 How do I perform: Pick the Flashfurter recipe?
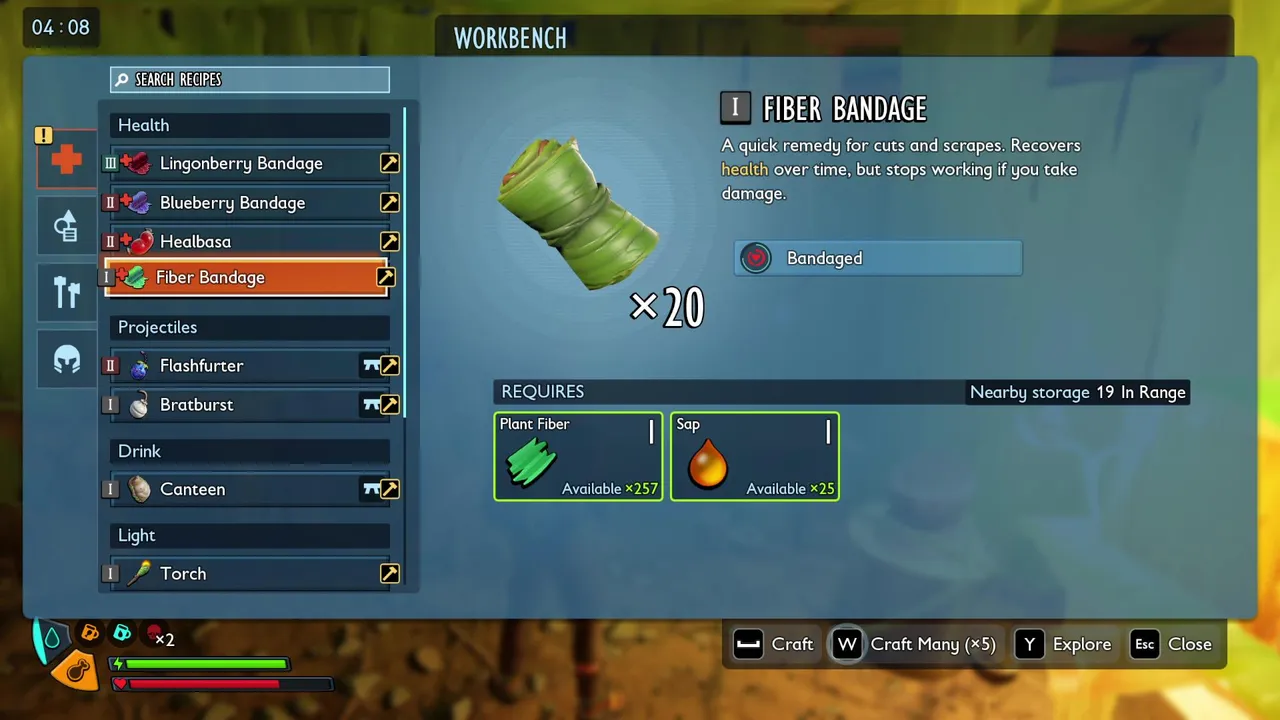(202, 366)
